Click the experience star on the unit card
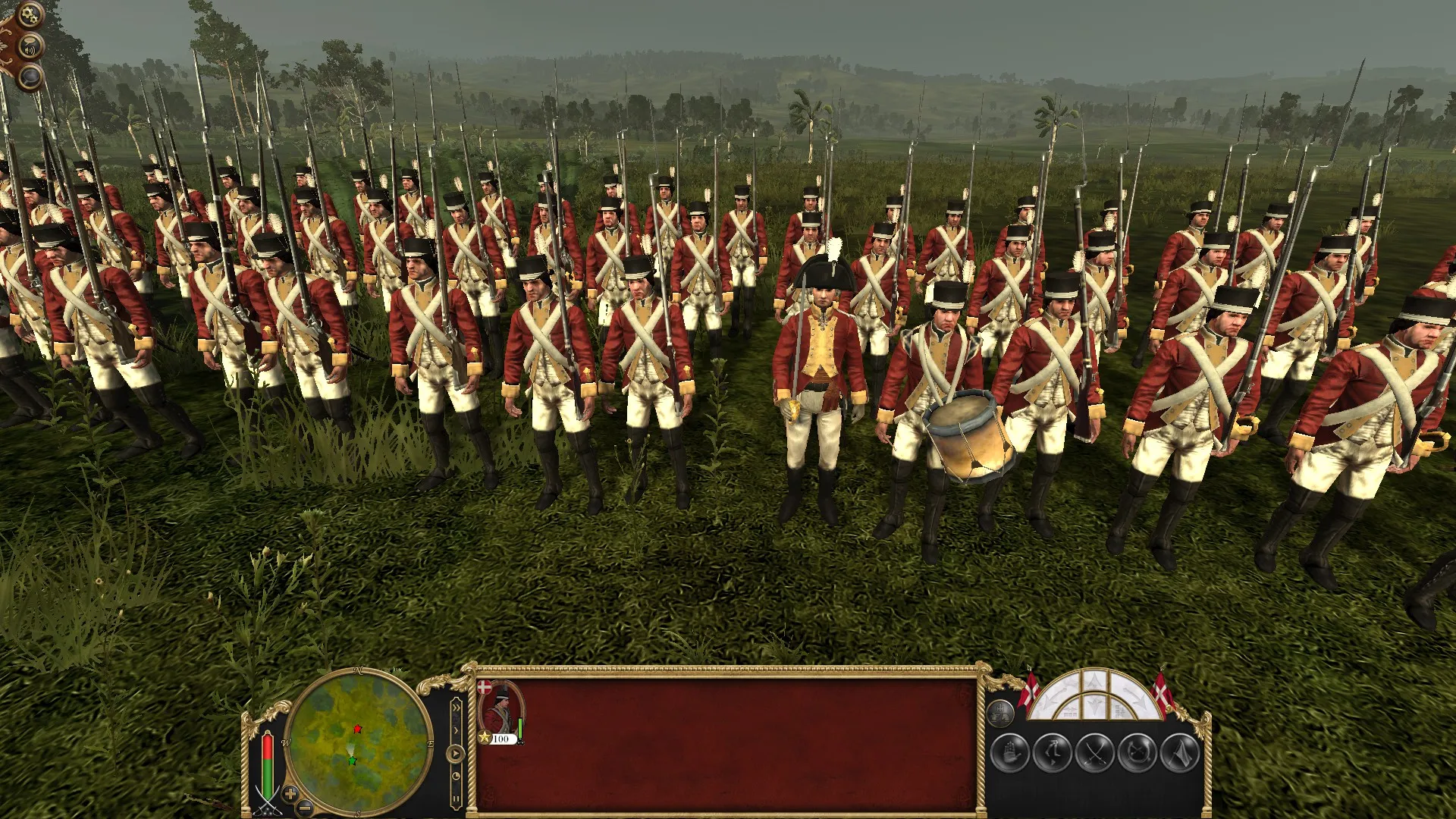This screenshot has height=819, width=1456. click(x=485, y=736)
